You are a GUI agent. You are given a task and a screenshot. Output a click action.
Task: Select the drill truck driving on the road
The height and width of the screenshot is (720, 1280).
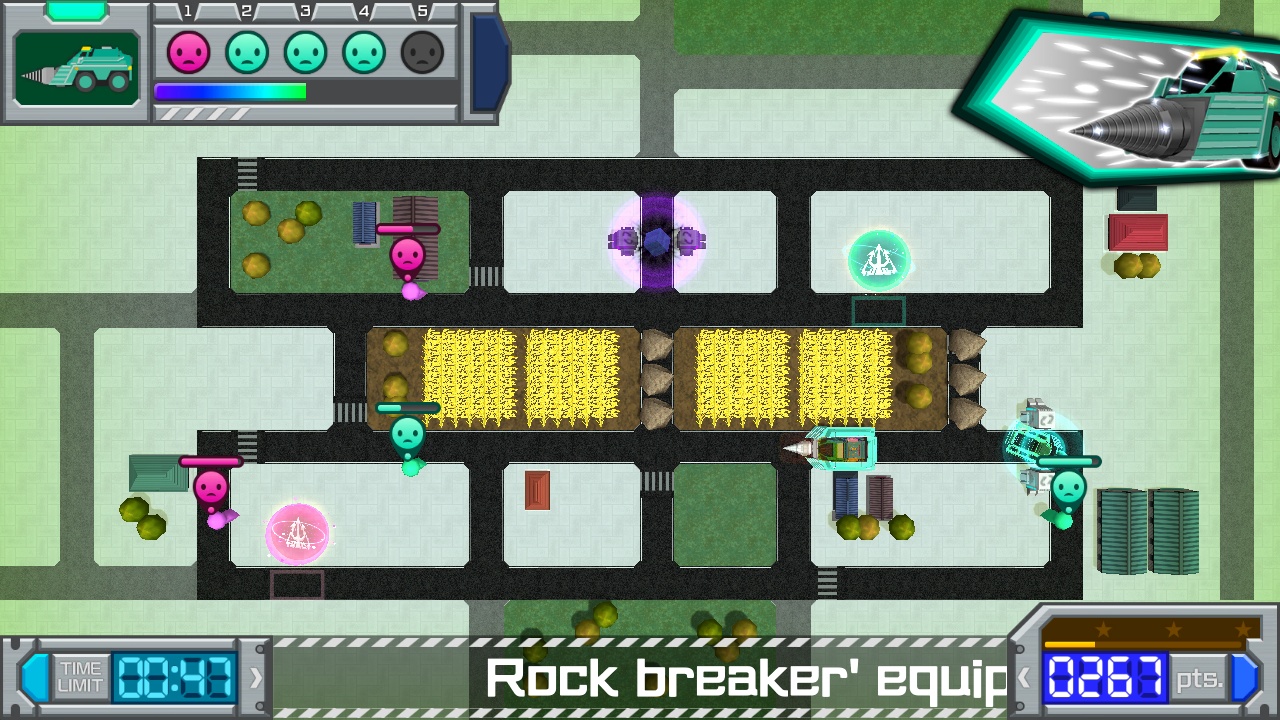[x=838, y=449]
